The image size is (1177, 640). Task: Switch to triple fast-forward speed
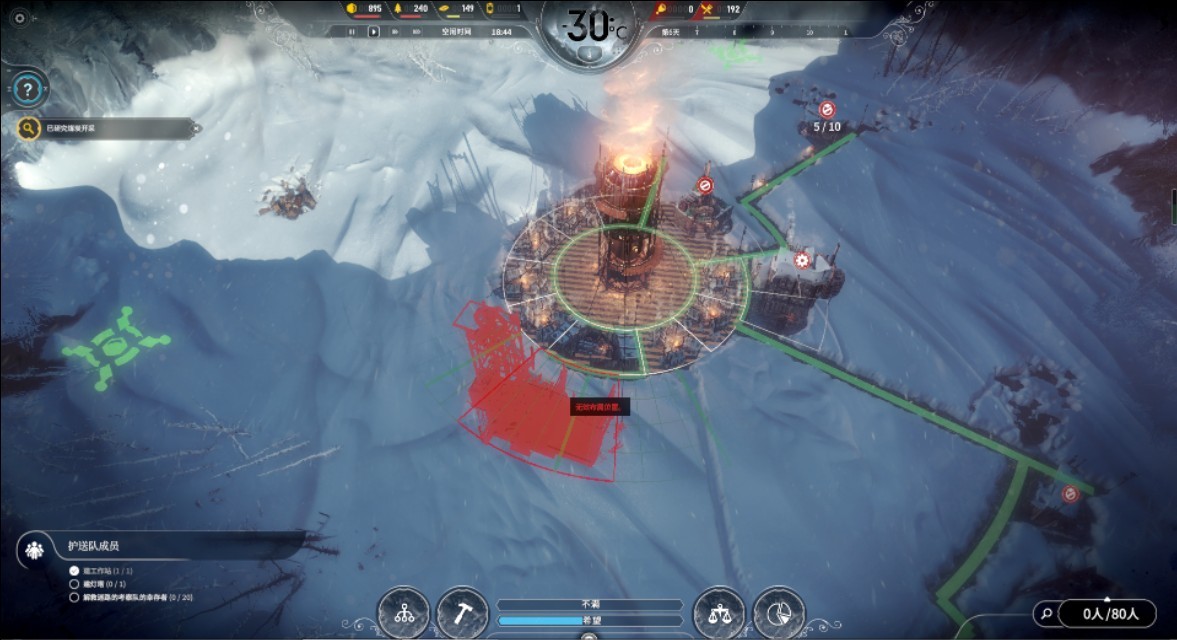click(418, 32)
